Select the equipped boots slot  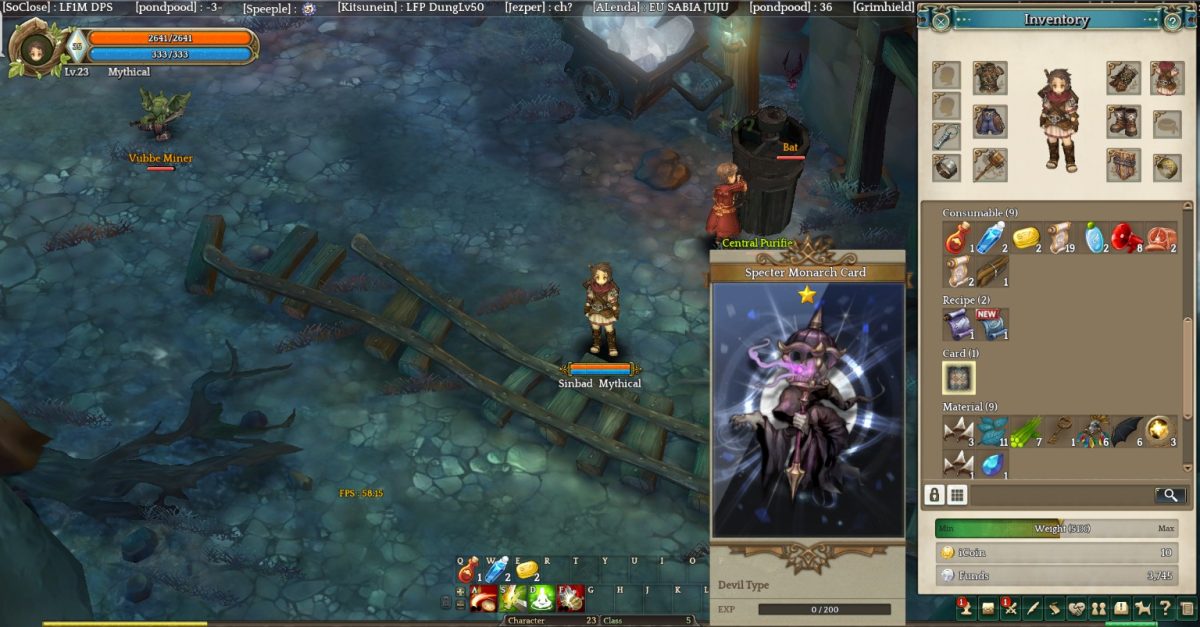[1123, 122]
